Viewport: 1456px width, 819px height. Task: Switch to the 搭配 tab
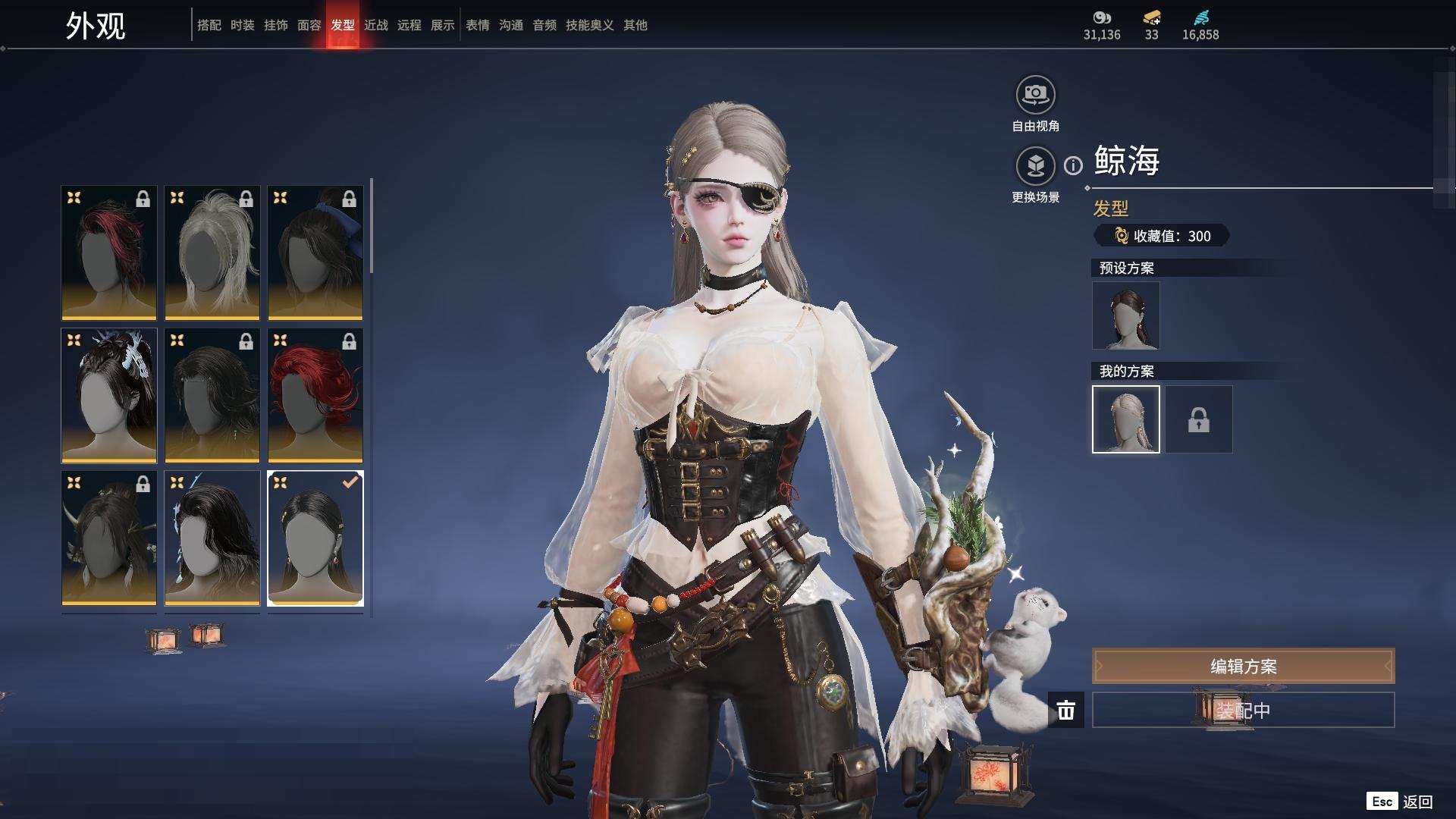pos(209,25)
